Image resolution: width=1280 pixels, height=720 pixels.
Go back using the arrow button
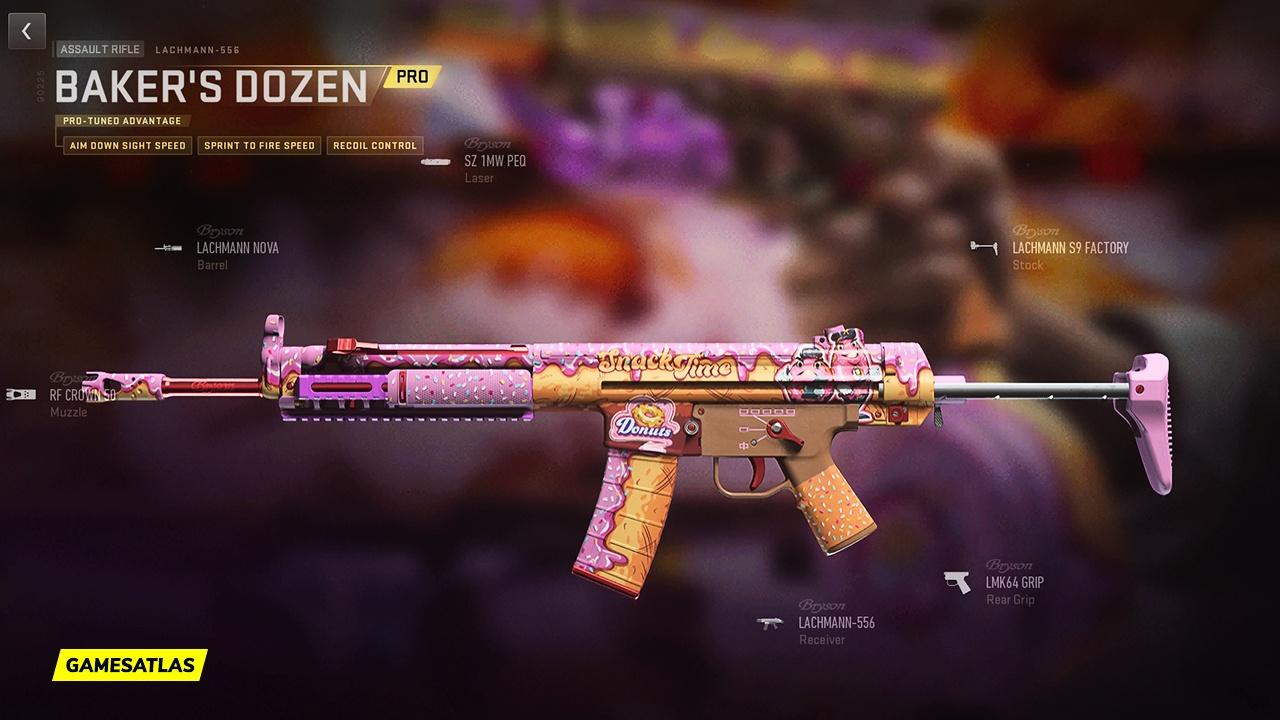point(26,31)
